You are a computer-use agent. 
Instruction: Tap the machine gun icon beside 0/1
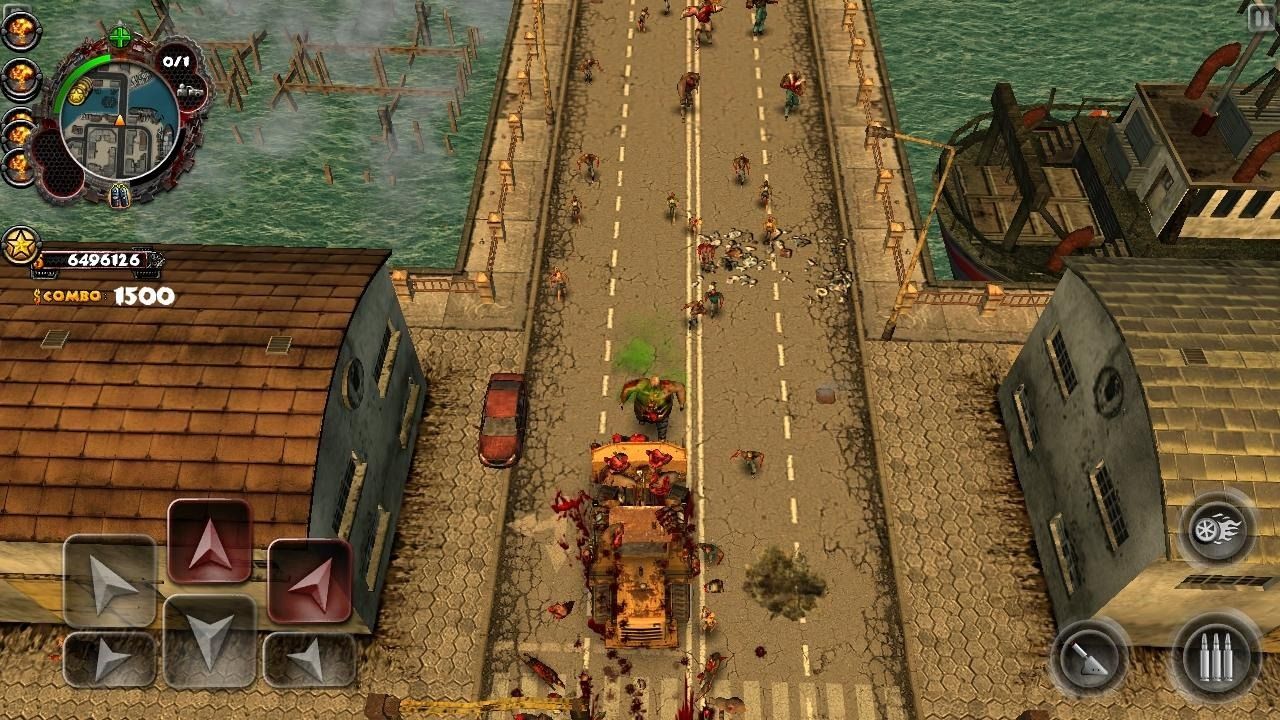point(188,89)
